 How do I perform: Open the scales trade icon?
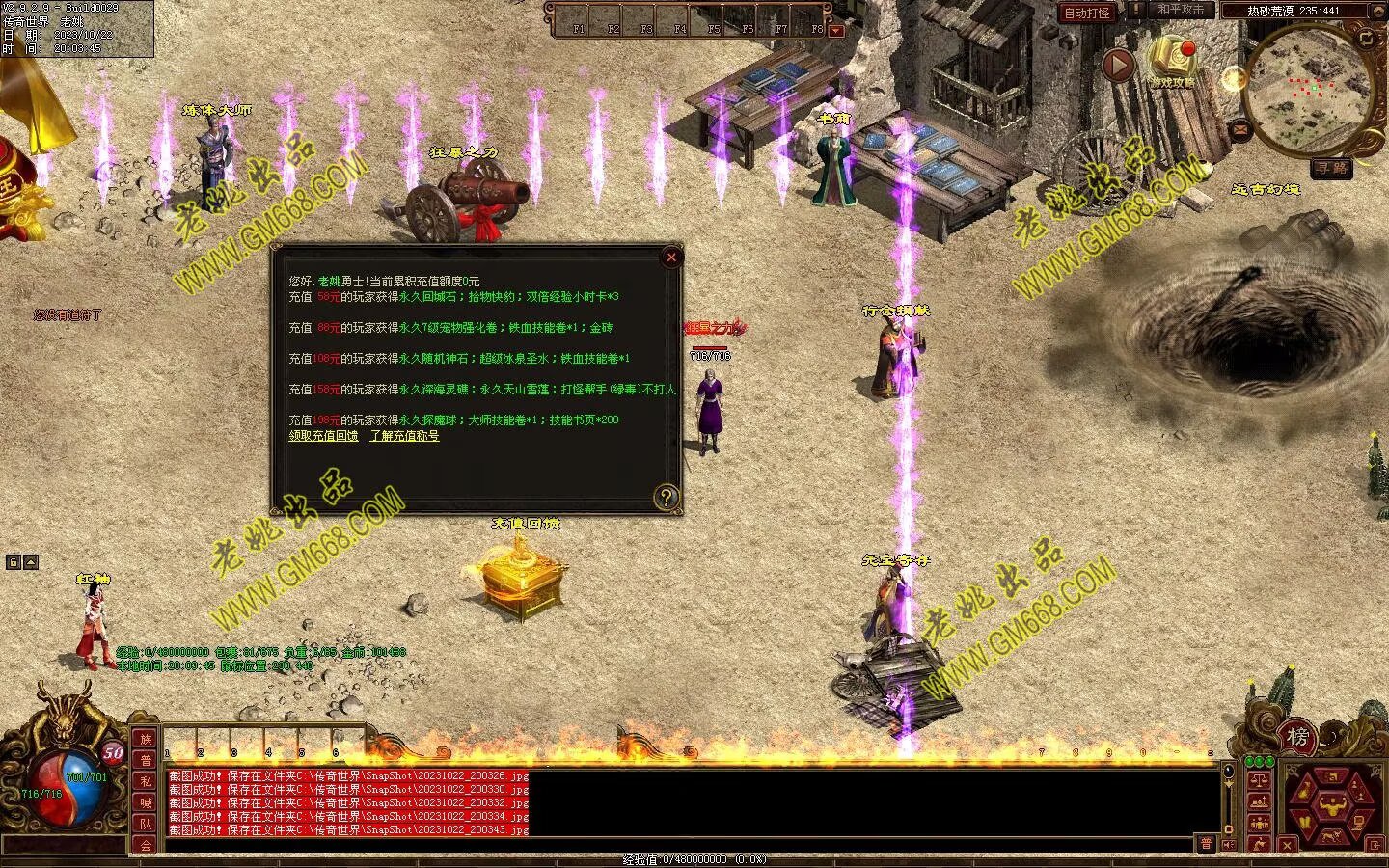pos(1259,780)
